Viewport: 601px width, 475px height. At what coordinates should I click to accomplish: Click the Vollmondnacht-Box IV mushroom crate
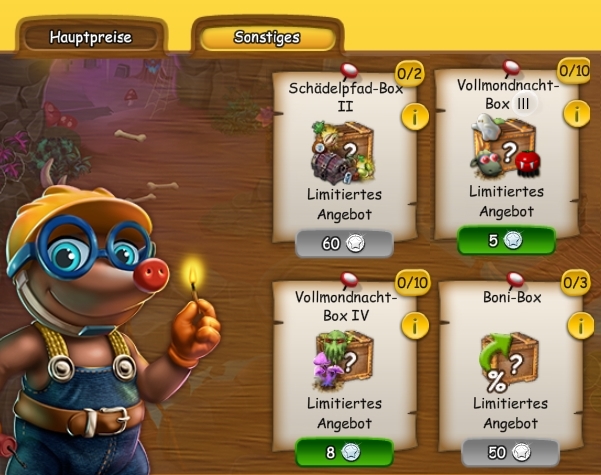tap(345, 357)
